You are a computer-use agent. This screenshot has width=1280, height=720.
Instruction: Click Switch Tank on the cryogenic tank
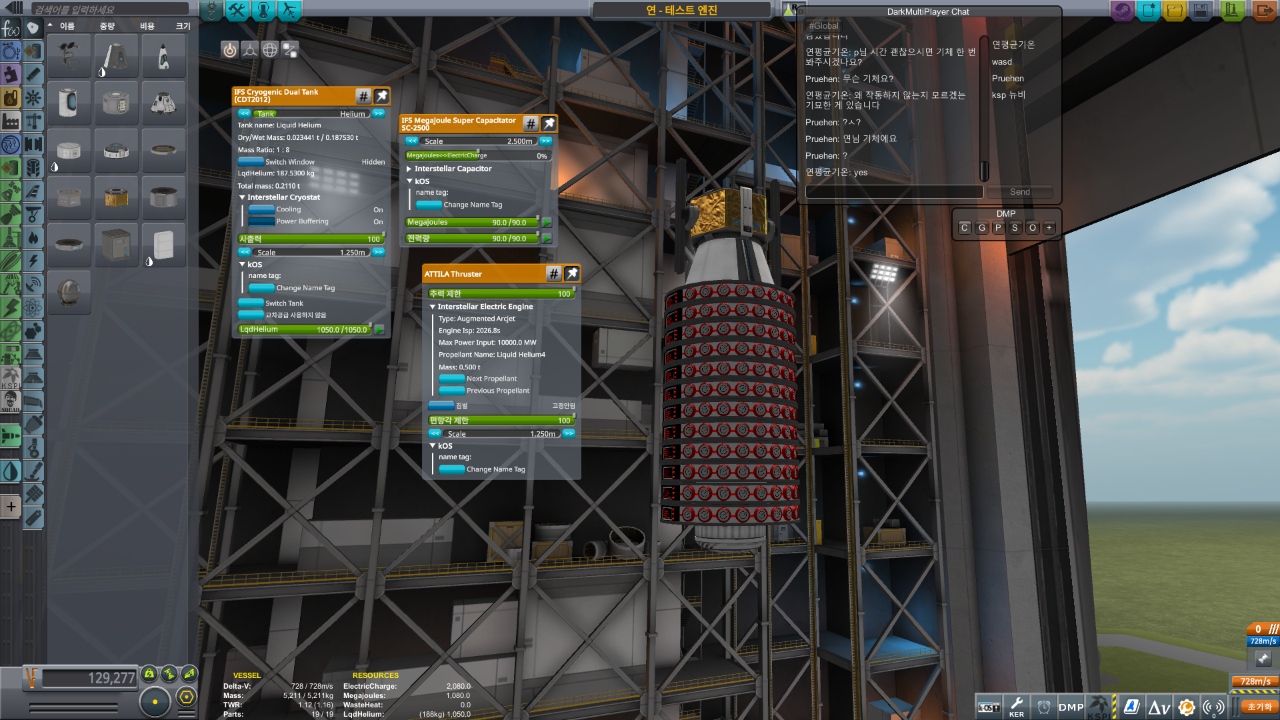250,303
